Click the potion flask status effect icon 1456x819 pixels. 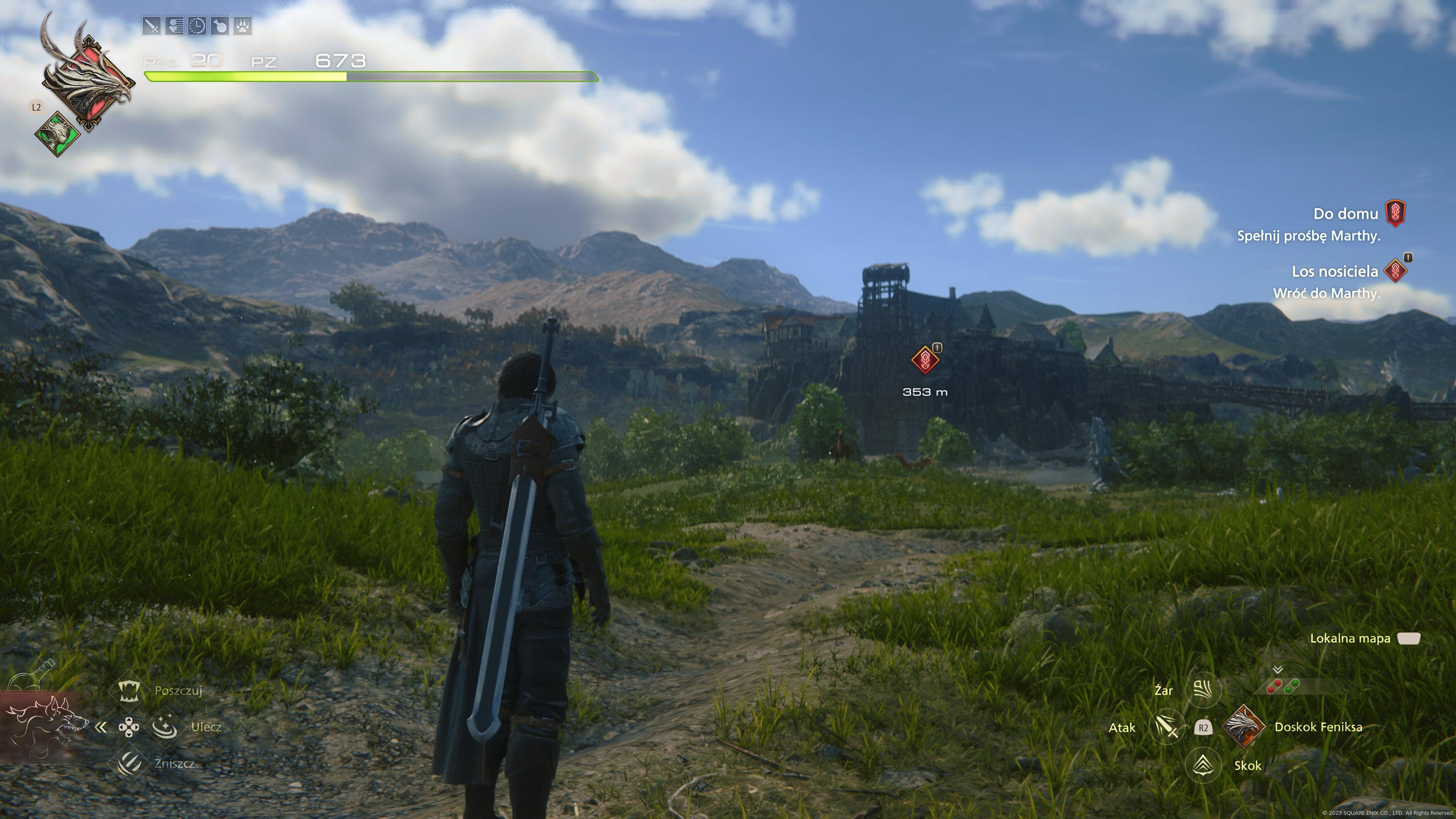click(220, 26)
